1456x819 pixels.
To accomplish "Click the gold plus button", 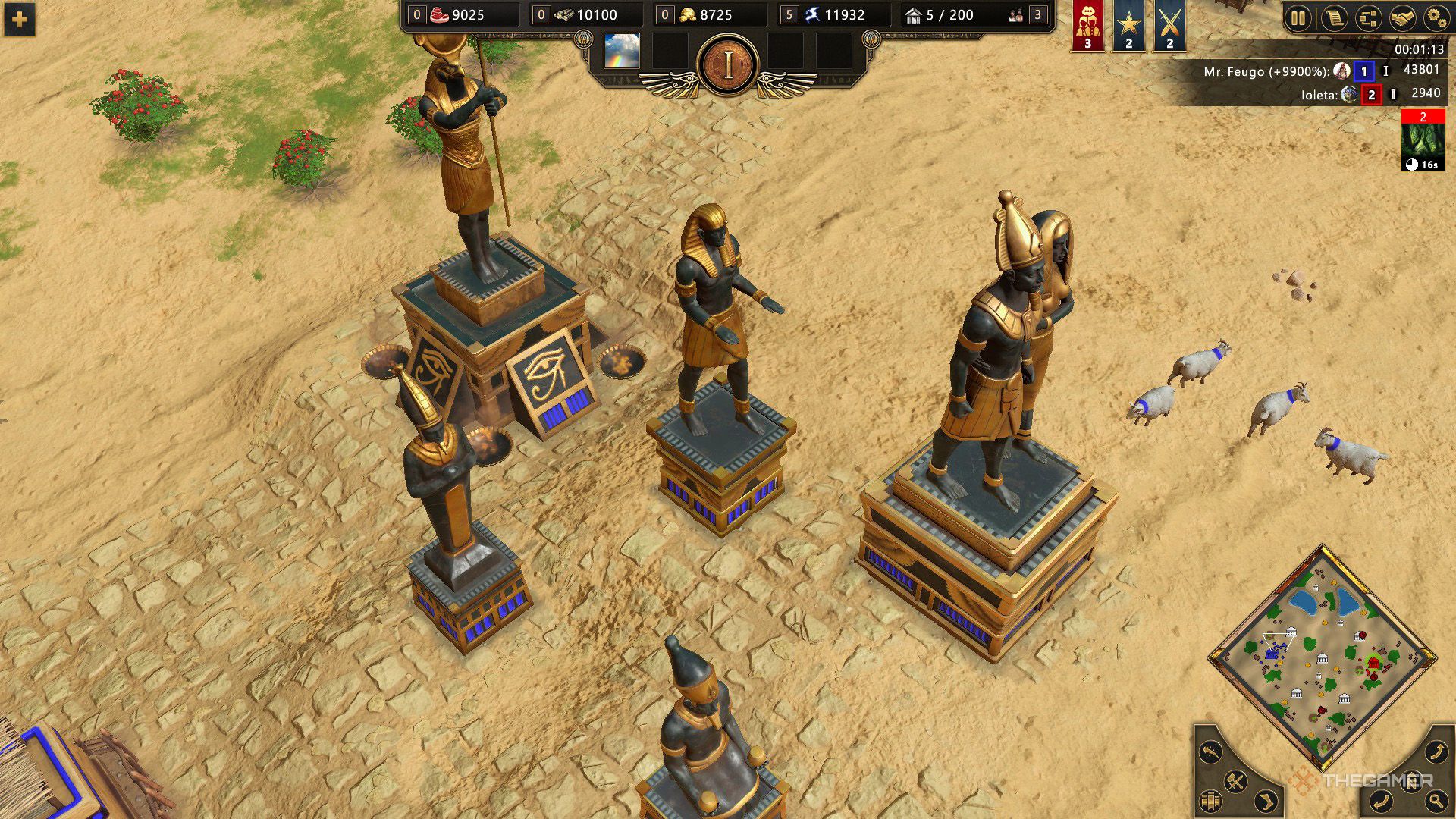I will coord(20,19).
